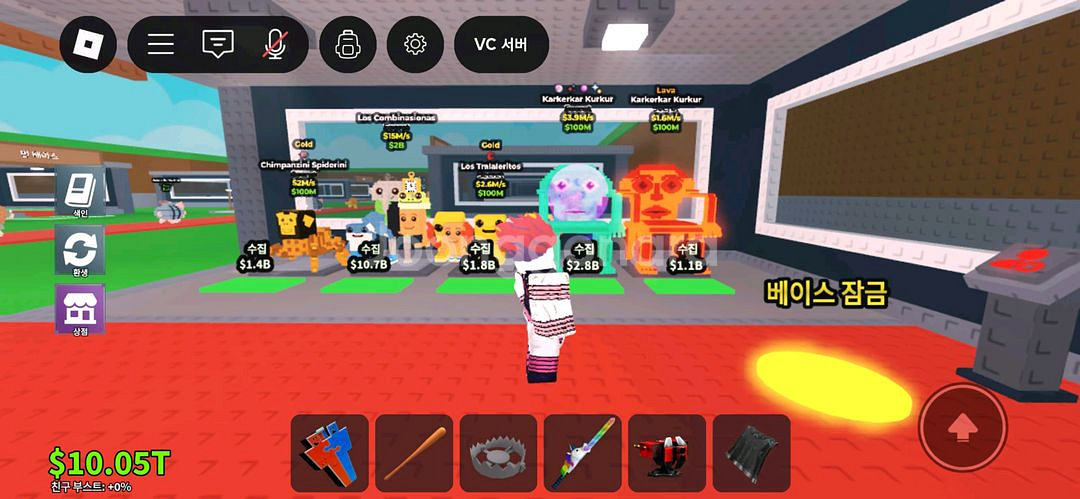This screenshot has width=1080, height=499.
Task: Open the hamburger list menu
Action: 161,44
